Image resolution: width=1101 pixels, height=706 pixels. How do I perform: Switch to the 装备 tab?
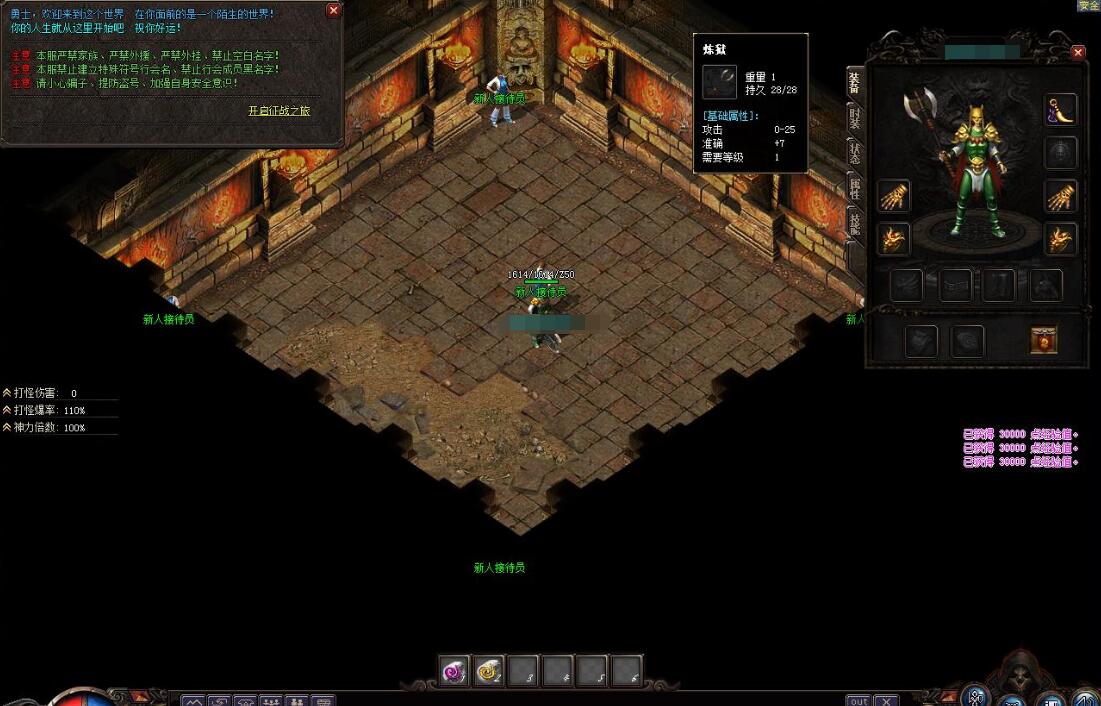(854, 83)
